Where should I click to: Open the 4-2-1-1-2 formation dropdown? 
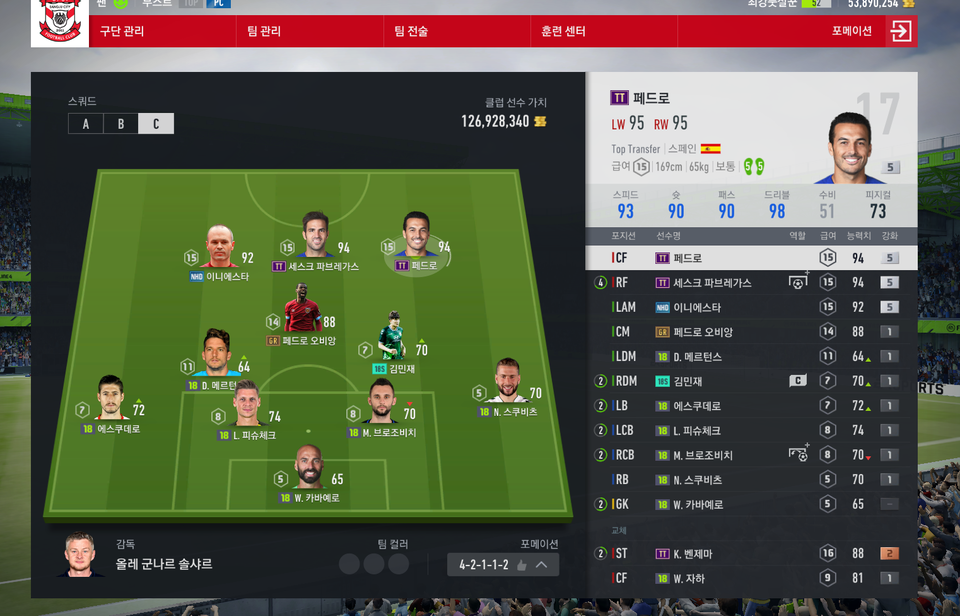click(502, 565)
